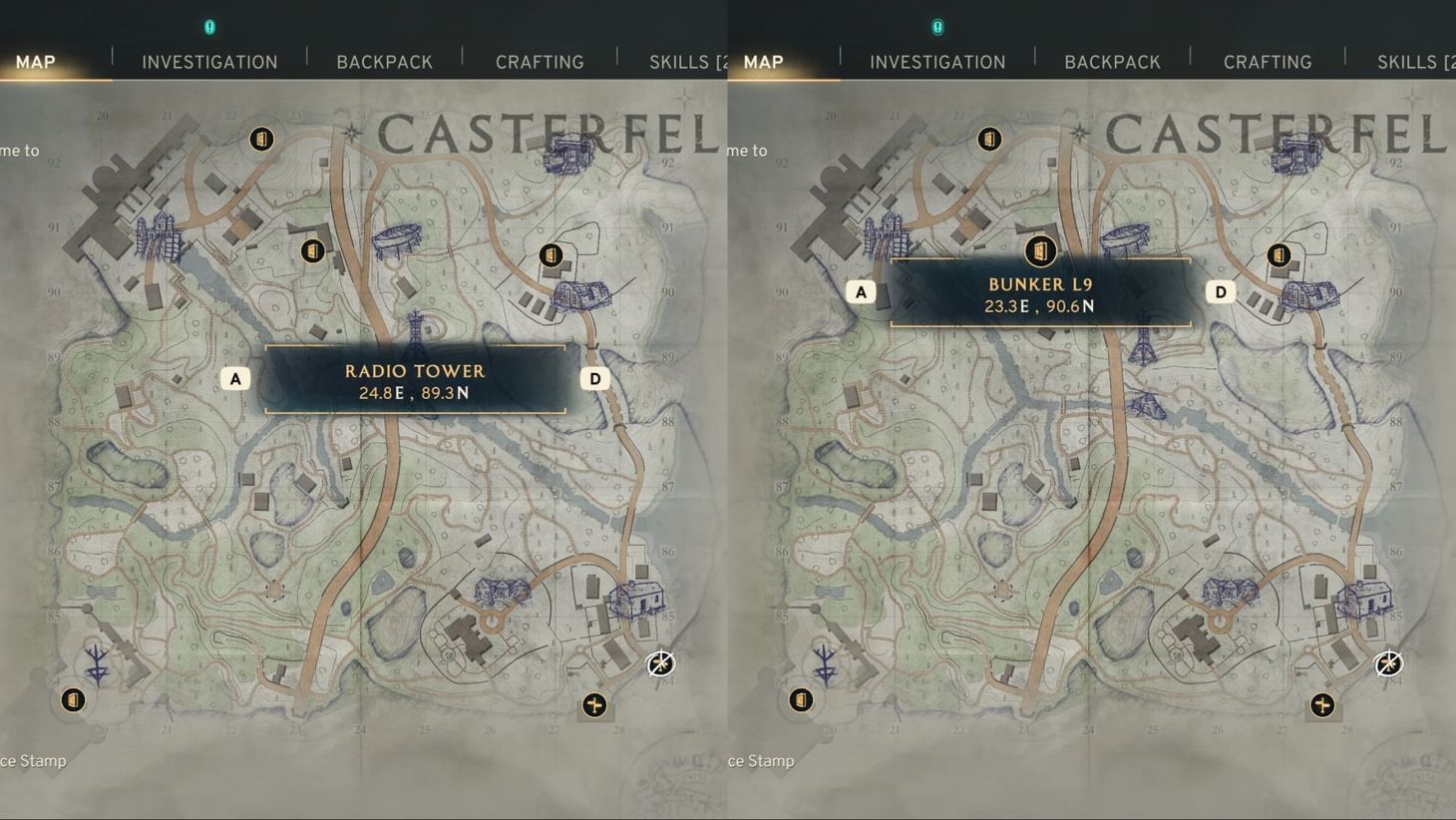
Task: Click waypoint marker D on the right map
Action: [x=1220, y=291]
